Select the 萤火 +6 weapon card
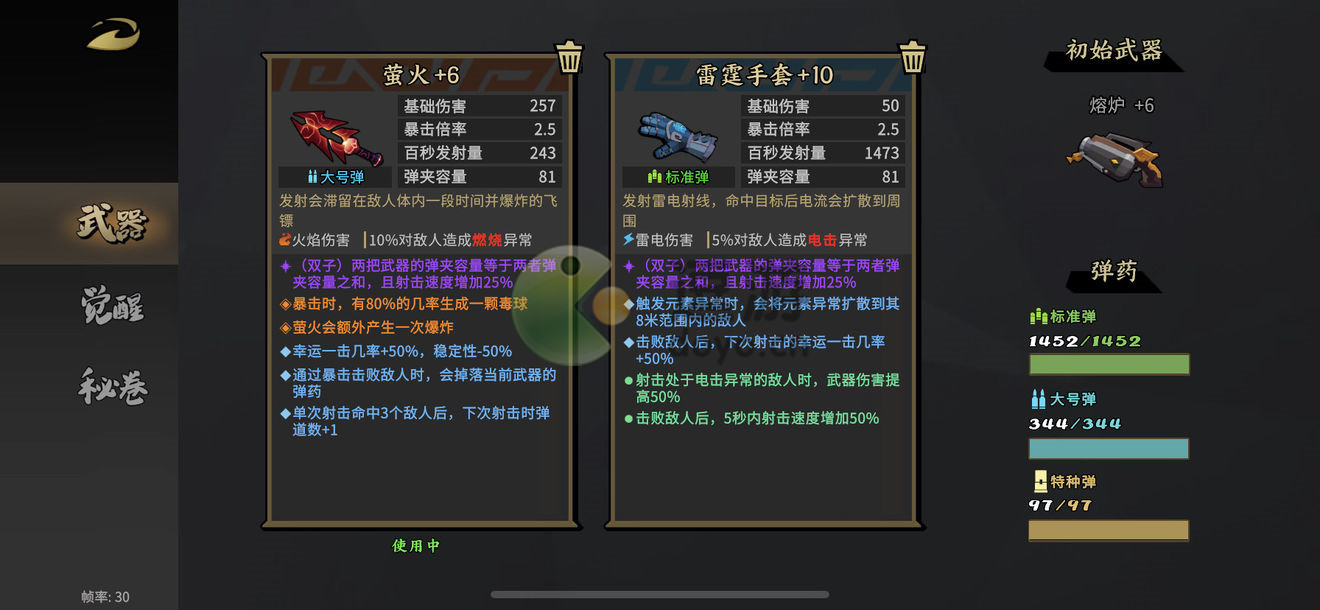This screenshot has height=610, width=1320. (420, 290)
